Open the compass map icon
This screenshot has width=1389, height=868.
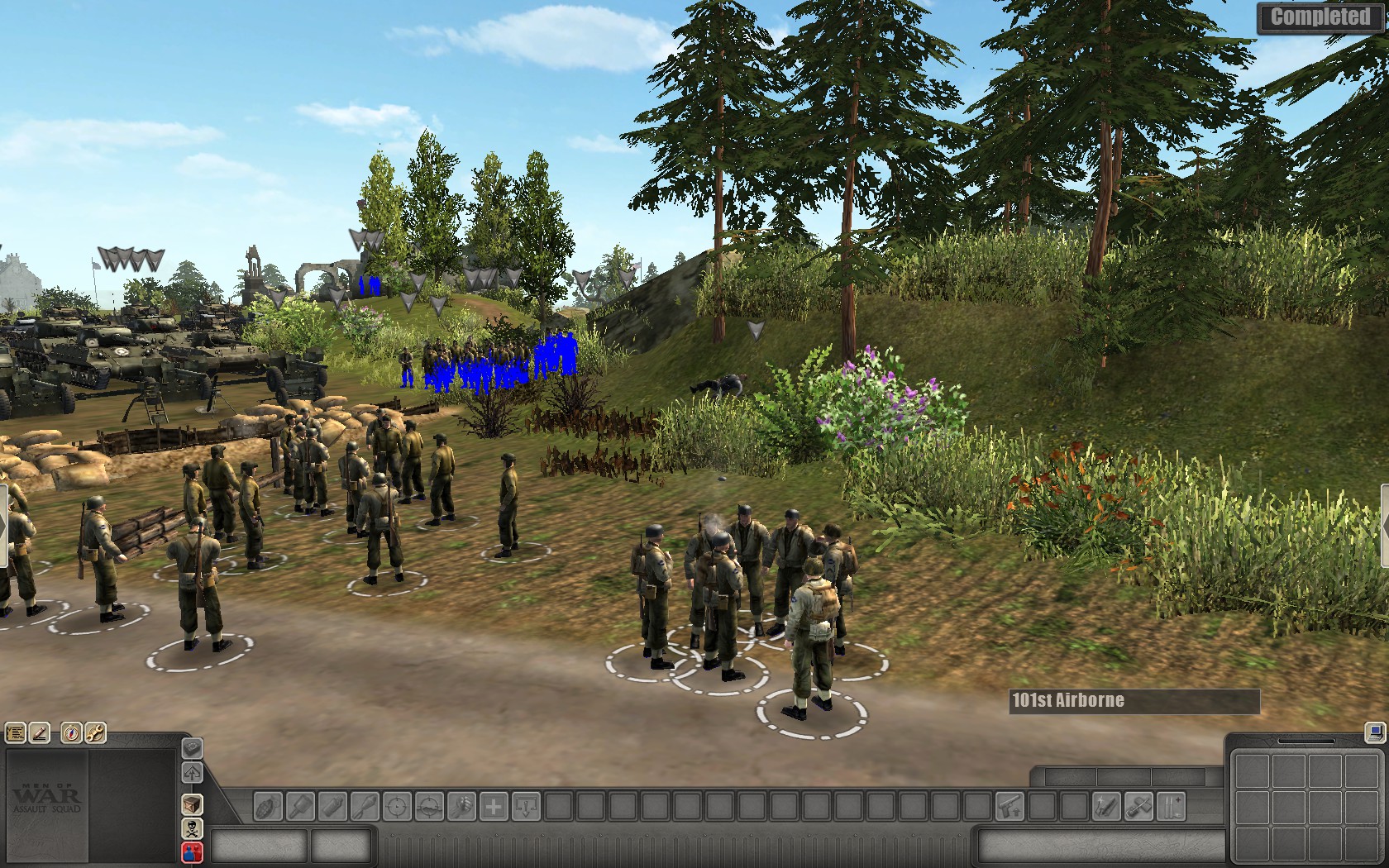click(x=71, y=732)
